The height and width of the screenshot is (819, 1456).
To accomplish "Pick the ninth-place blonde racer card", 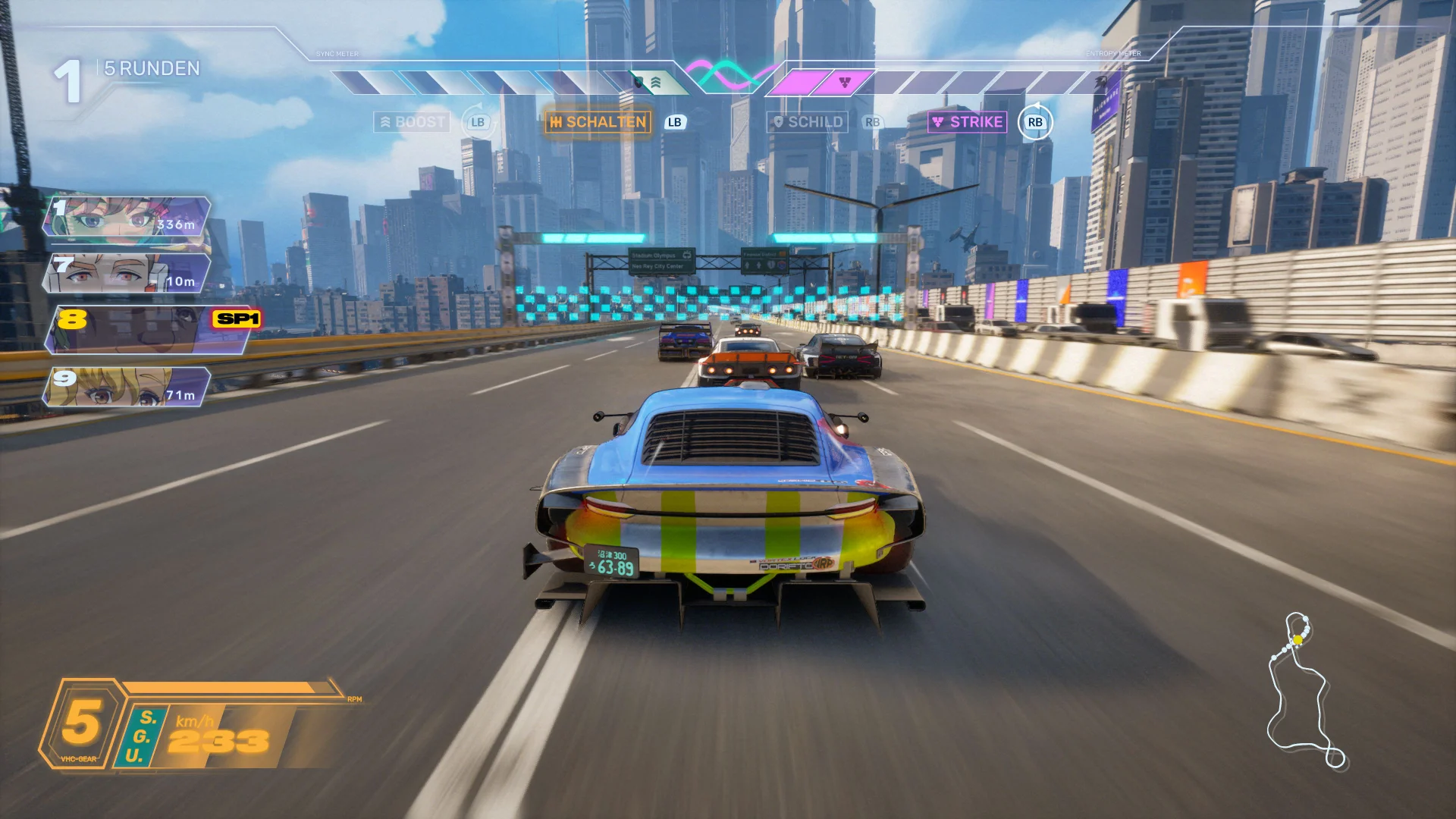I will pos(127,387).
